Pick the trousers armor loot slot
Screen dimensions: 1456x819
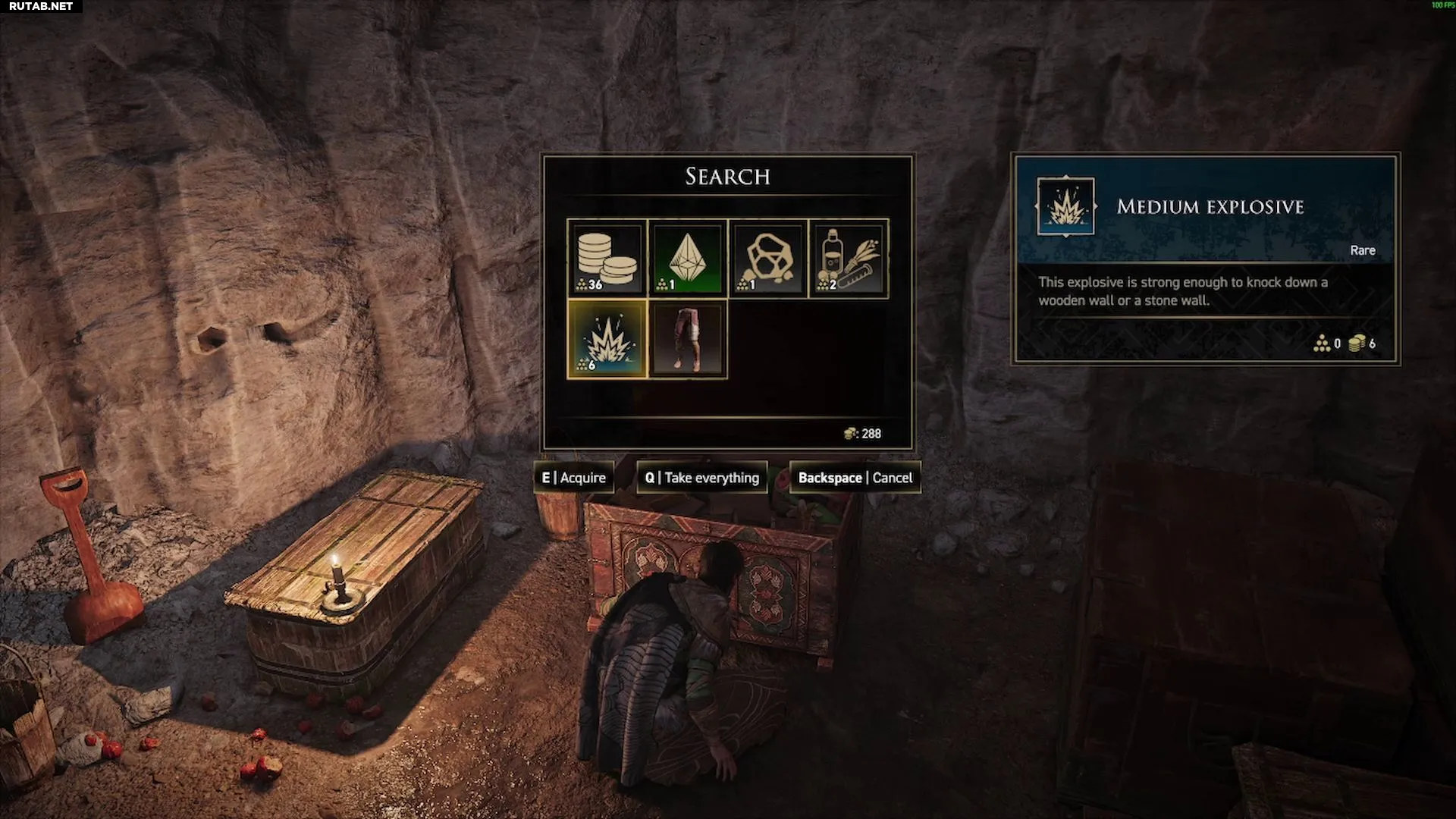(688, 339)
